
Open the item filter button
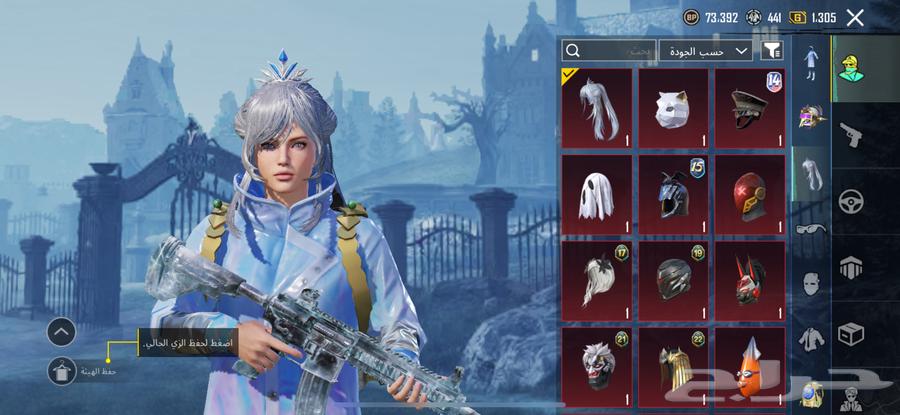point(772,50)
